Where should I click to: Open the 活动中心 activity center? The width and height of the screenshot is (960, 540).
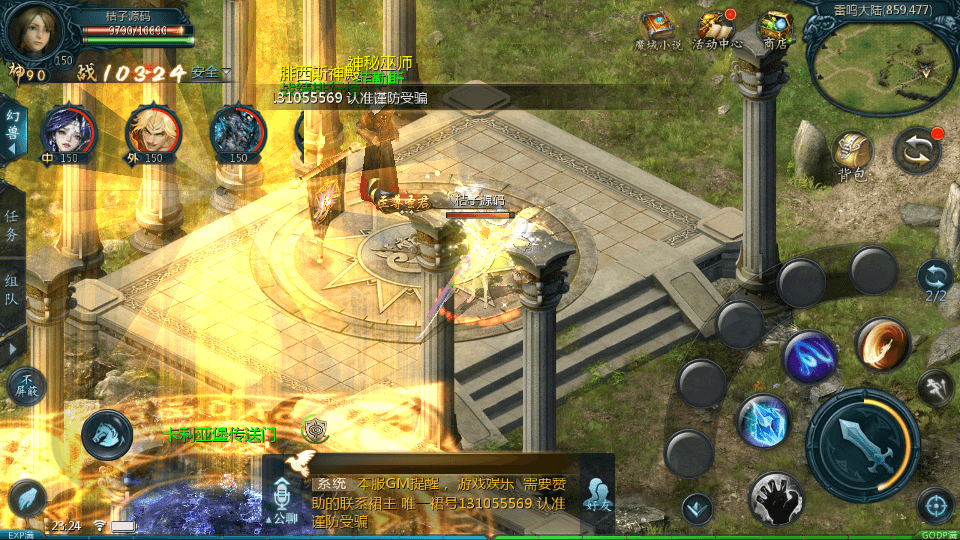(716, 29)
